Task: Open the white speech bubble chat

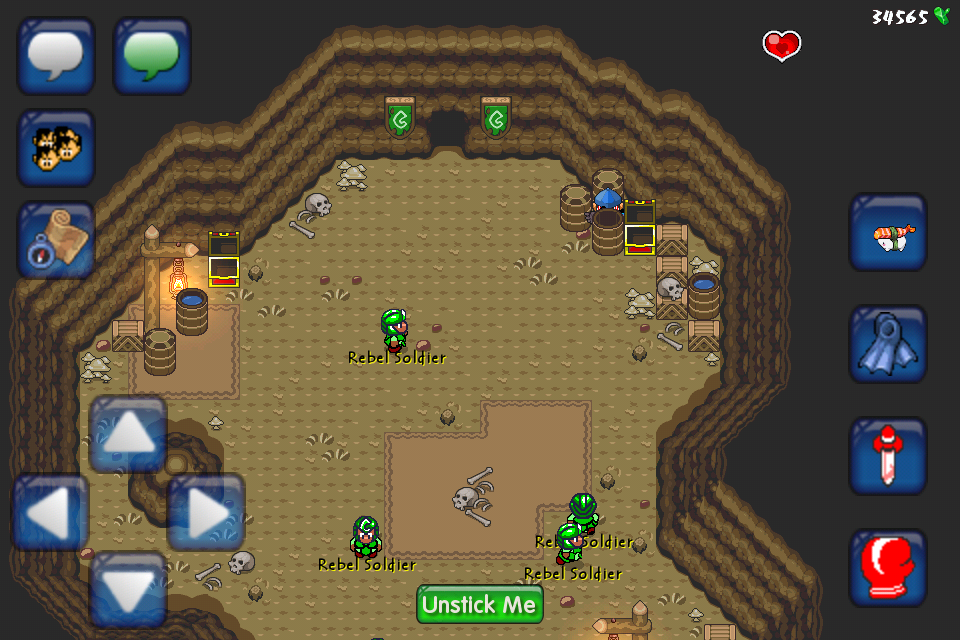Action: click(56, 56)
